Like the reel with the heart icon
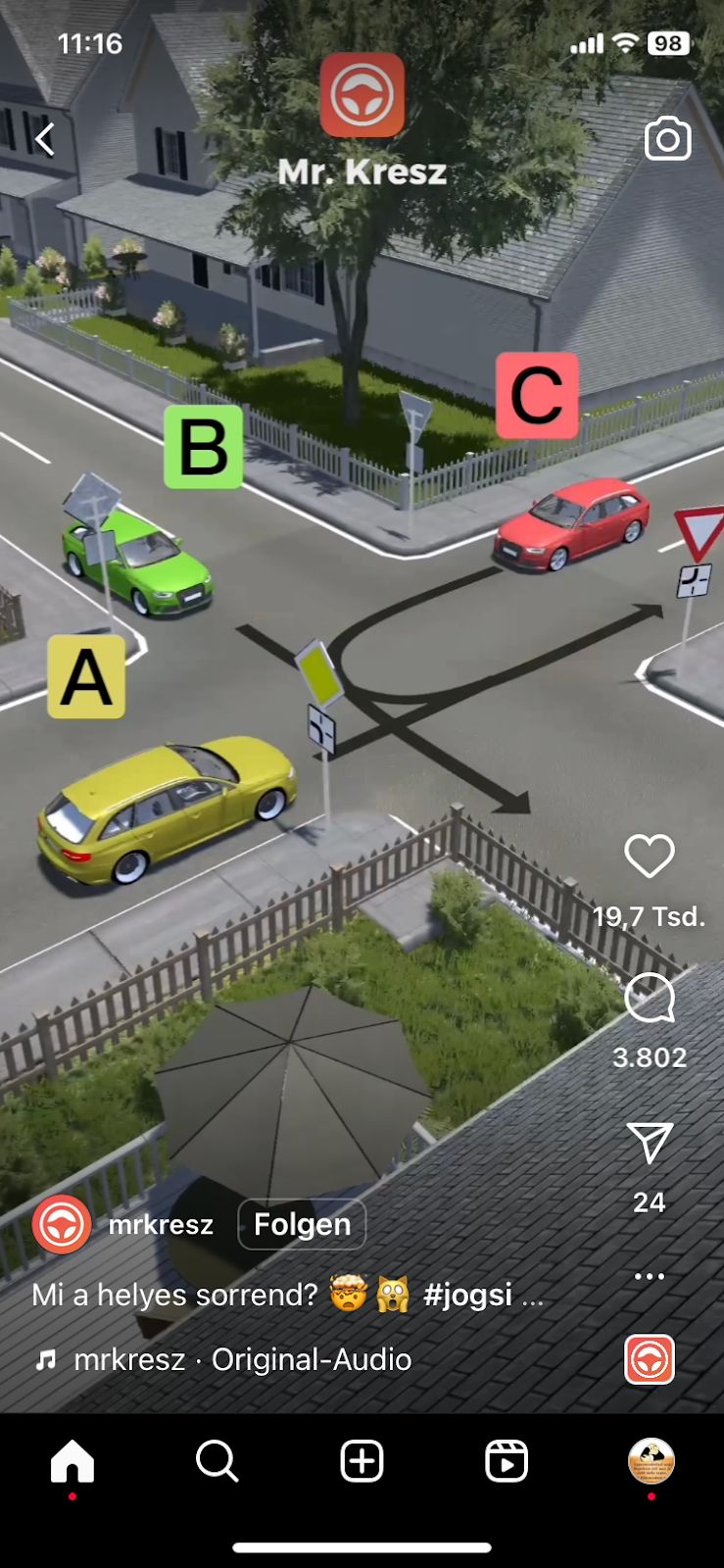Screen dimensions: 724x1568 pos(650,857)
